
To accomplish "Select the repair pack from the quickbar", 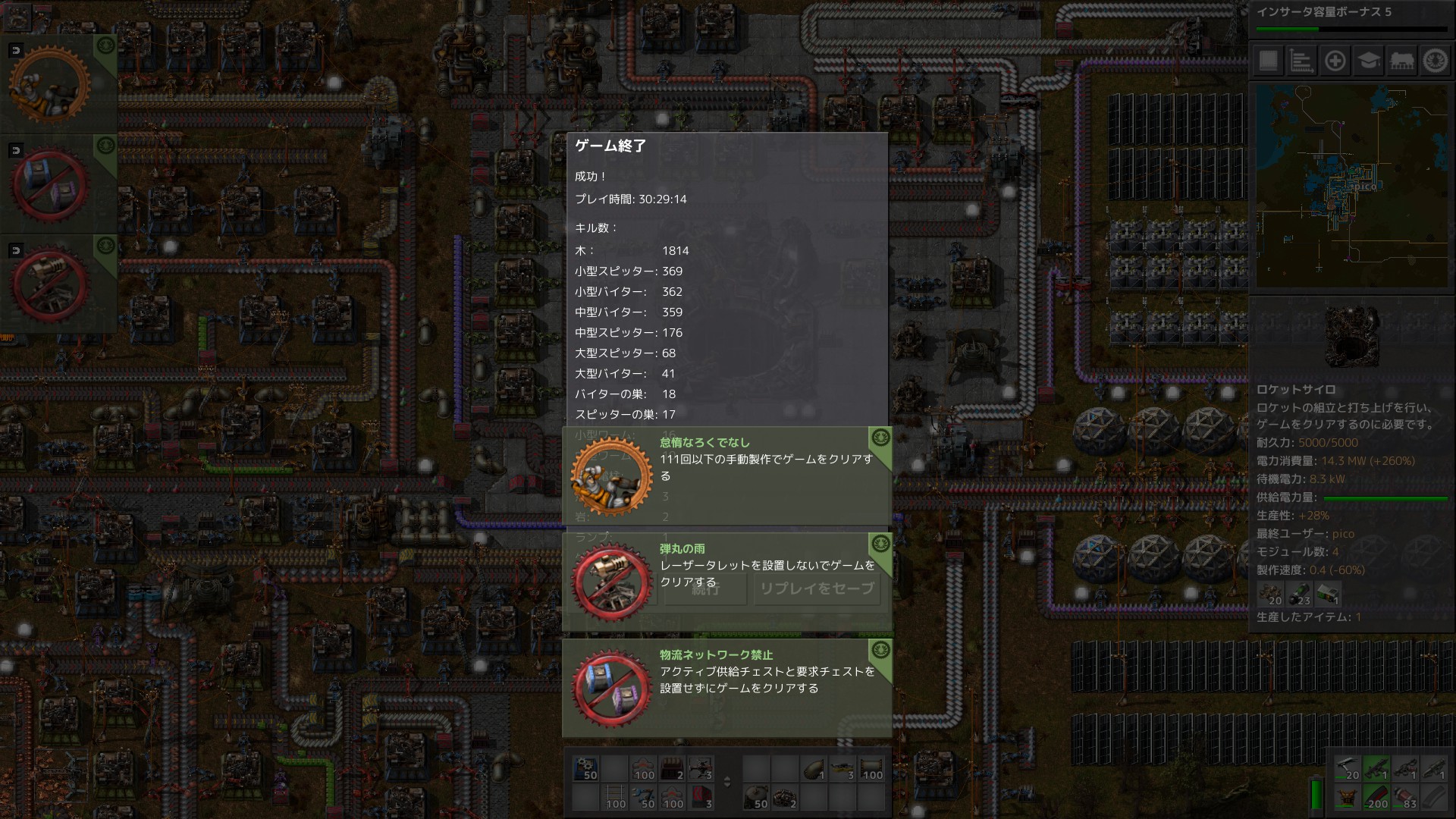I will (643, 798).
